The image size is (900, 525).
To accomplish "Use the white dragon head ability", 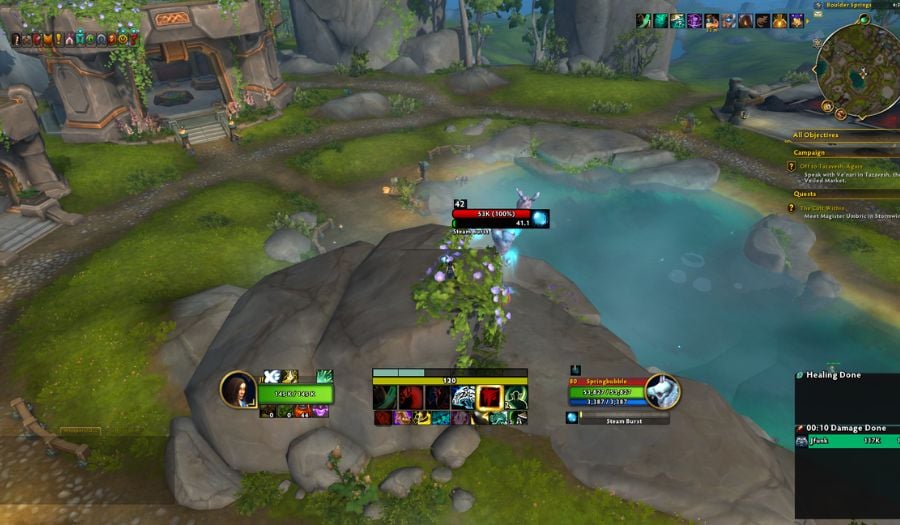I will 463,397.
